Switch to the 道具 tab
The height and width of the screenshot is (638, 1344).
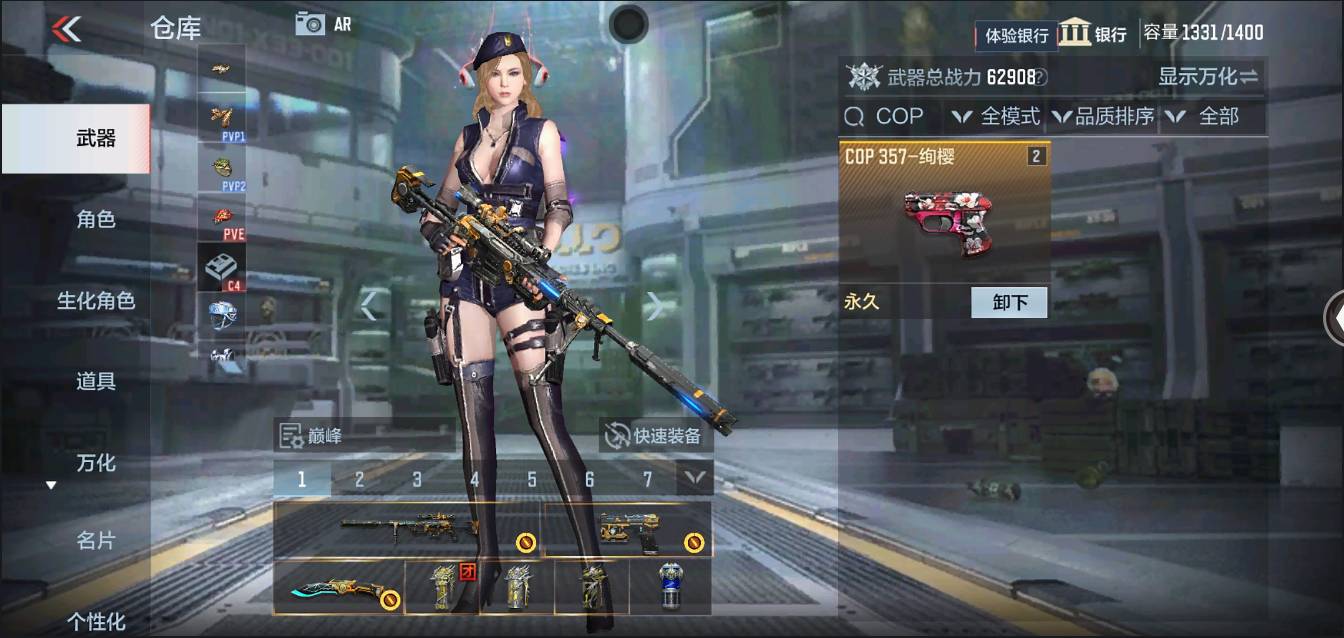pyautogui.click(x=96, y=381)
